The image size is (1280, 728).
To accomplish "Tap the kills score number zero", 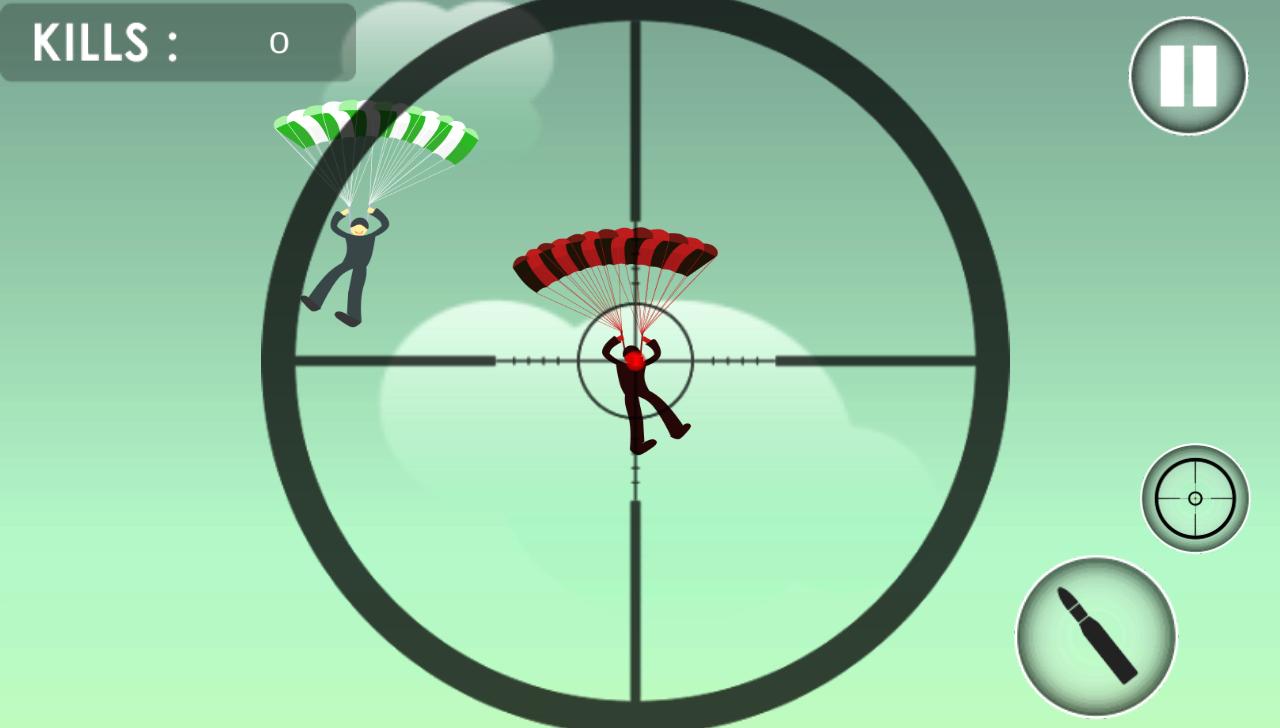I will click(280, 44).
